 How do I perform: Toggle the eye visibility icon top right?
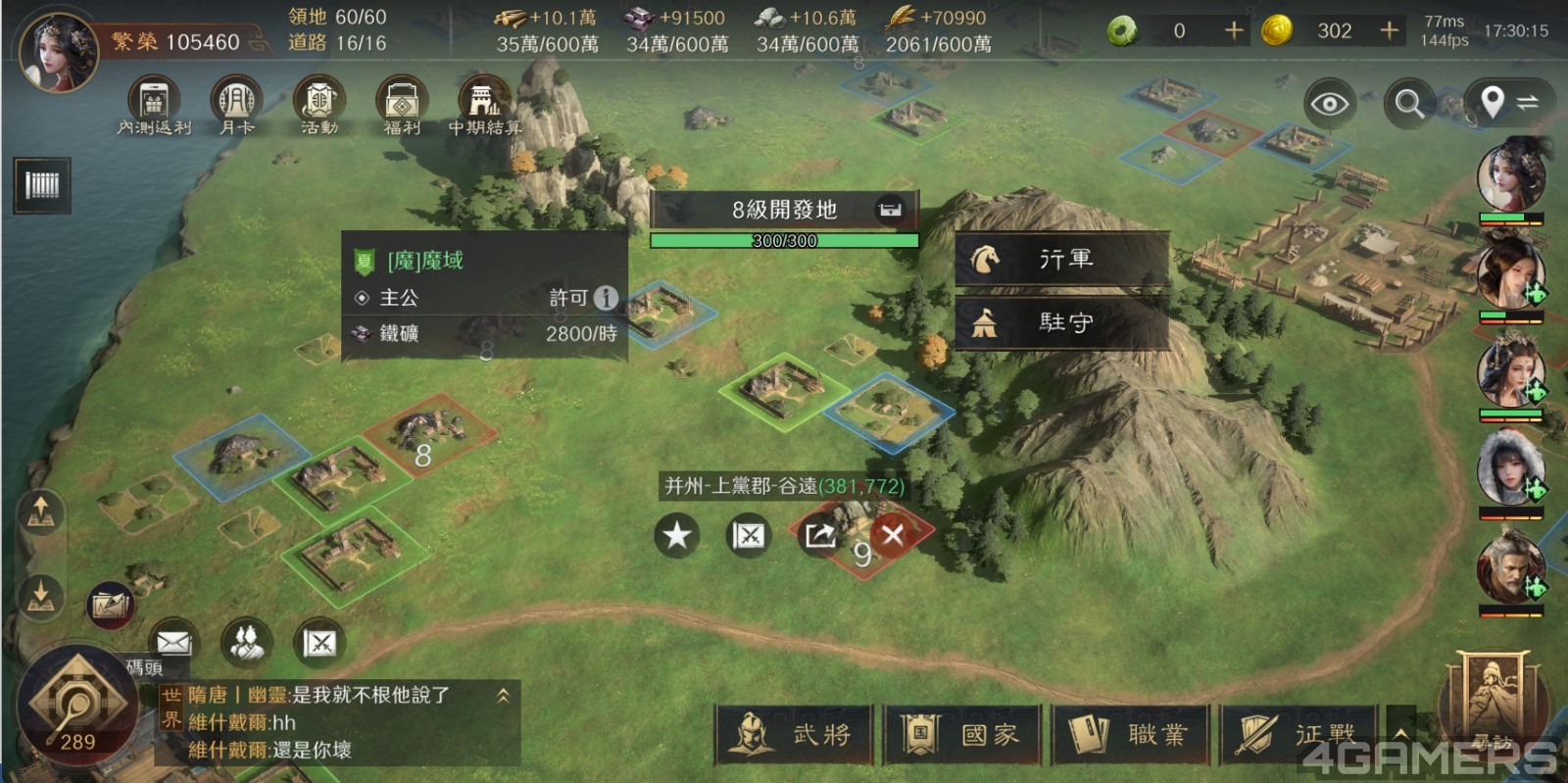point(1328,102)
